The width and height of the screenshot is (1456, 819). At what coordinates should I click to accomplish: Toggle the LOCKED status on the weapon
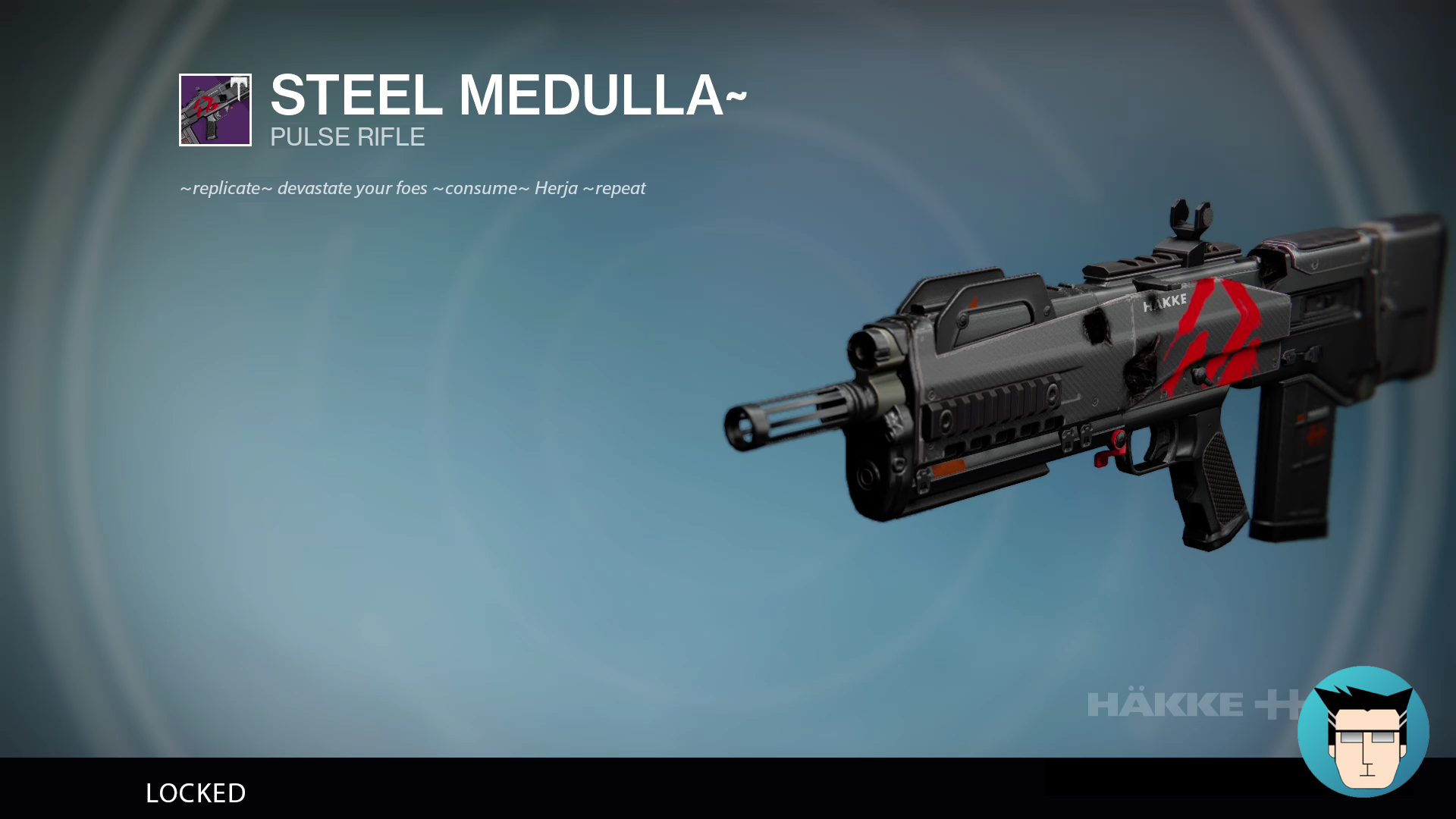[x=196, y=793]
